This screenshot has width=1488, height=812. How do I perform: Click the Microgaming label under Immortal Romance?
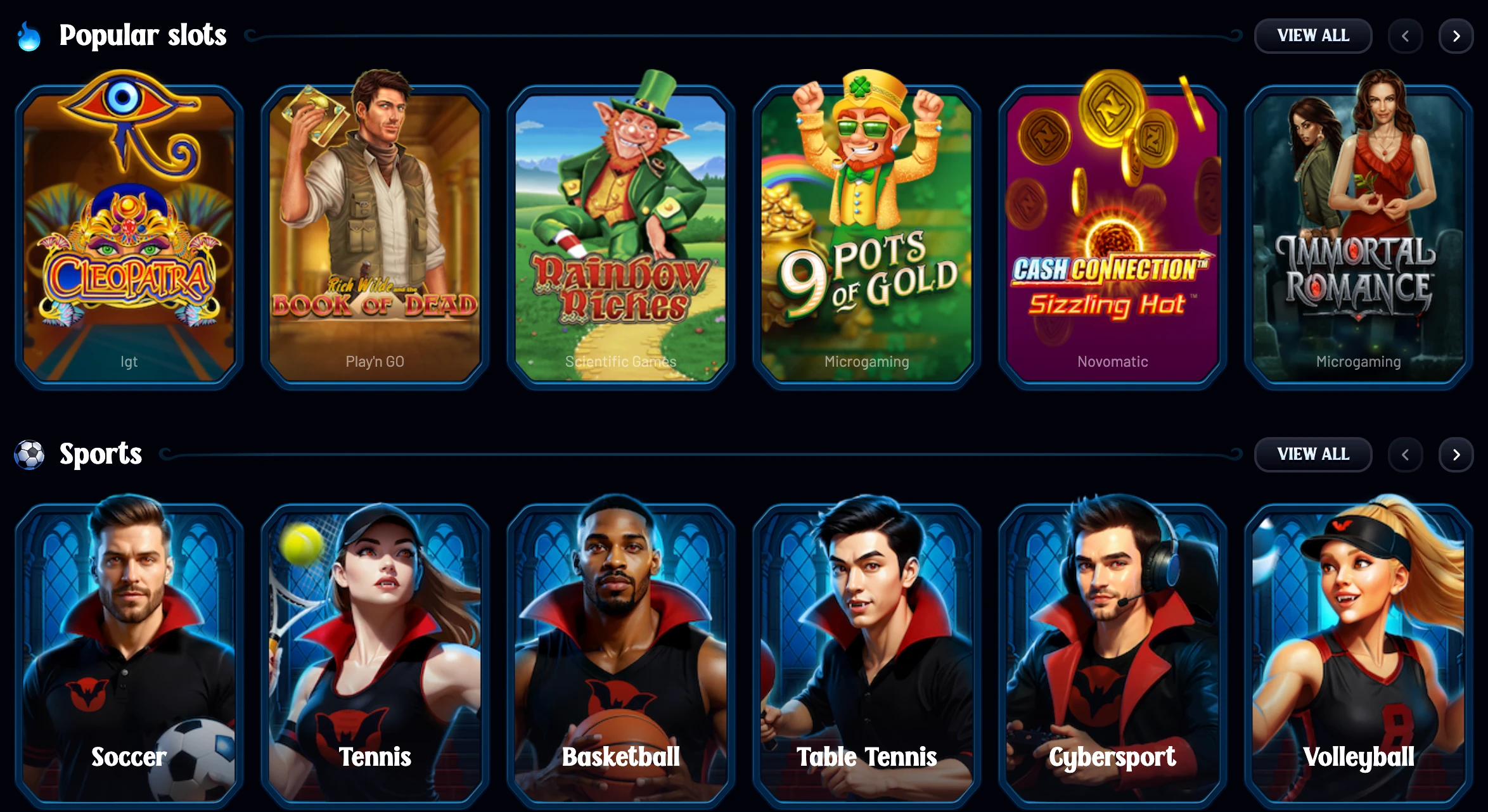pos(1357,362)
